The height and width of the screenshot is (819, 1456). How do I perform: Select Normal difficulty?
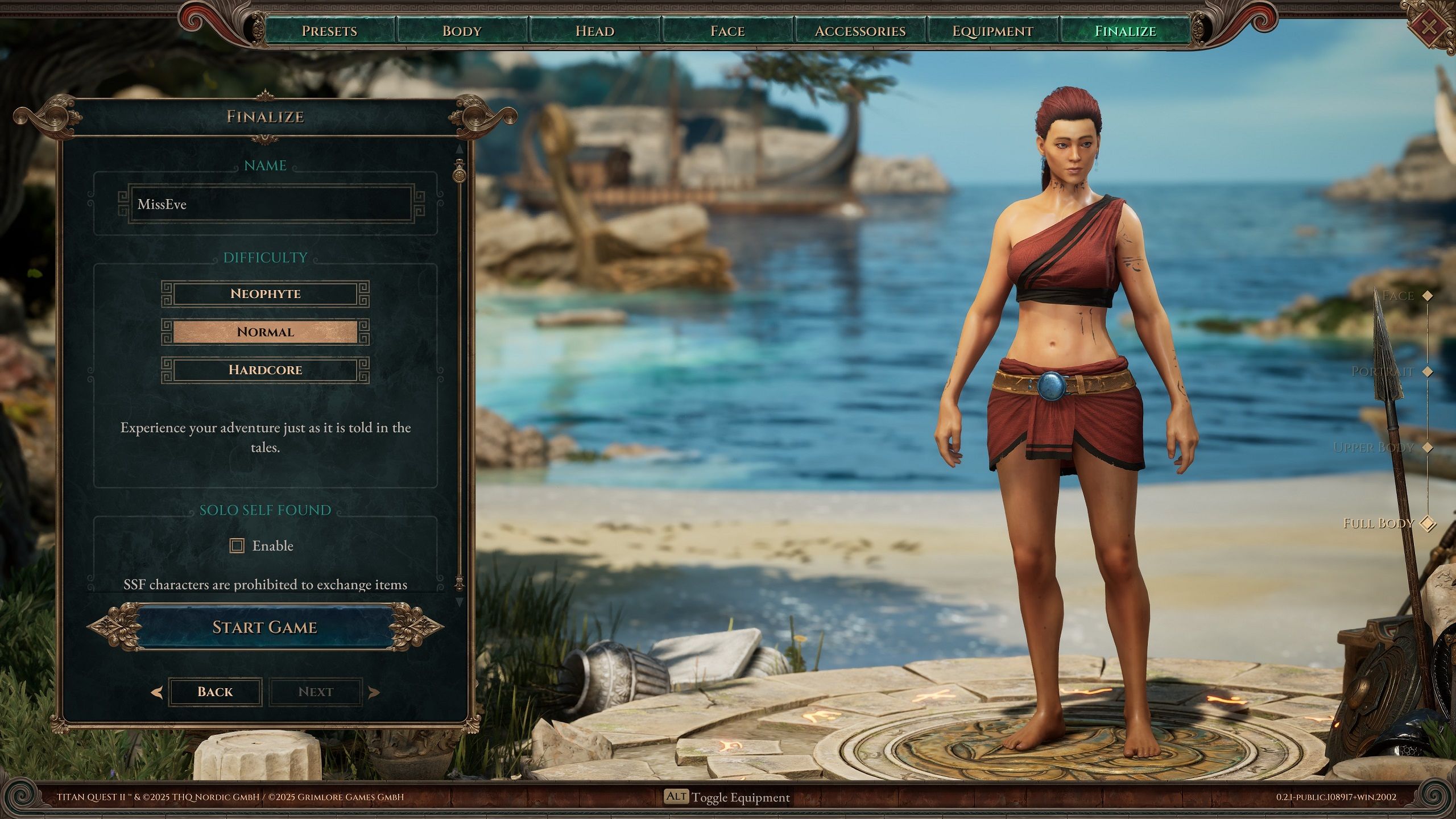pos(265,332)
